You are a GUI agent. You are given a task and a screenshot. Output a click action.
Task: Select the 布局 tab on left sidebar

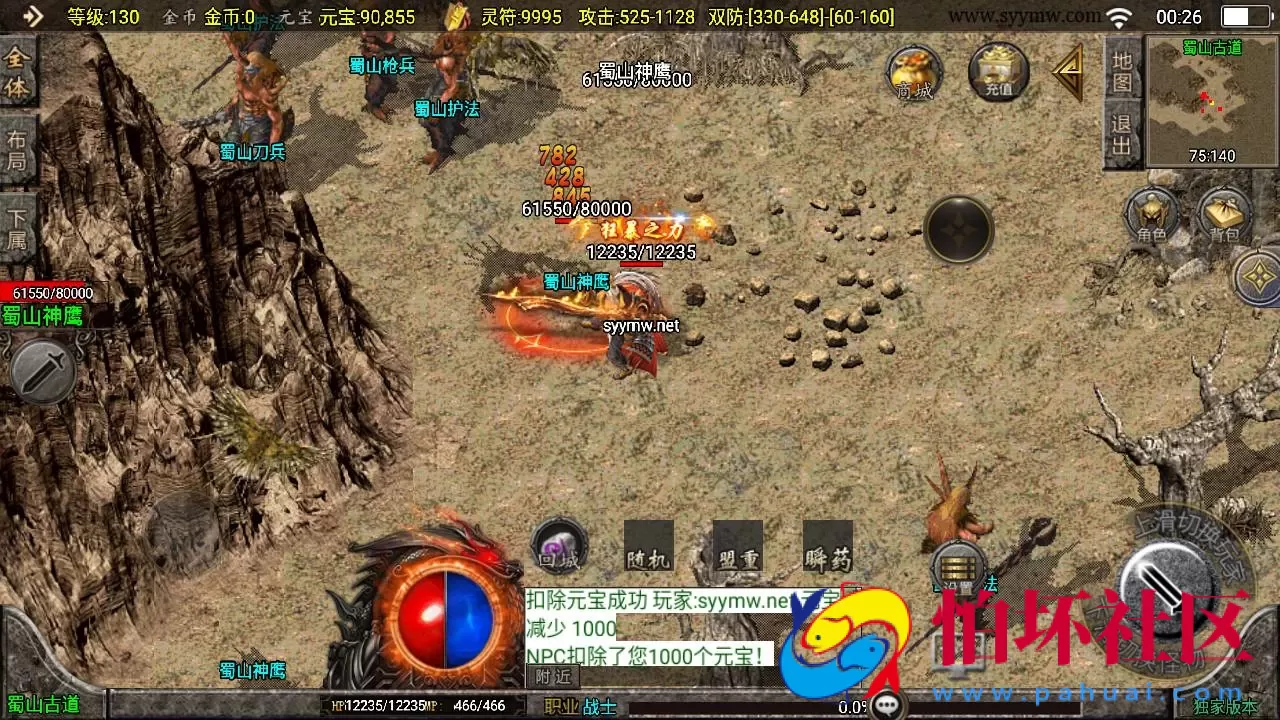pos(16,150)
